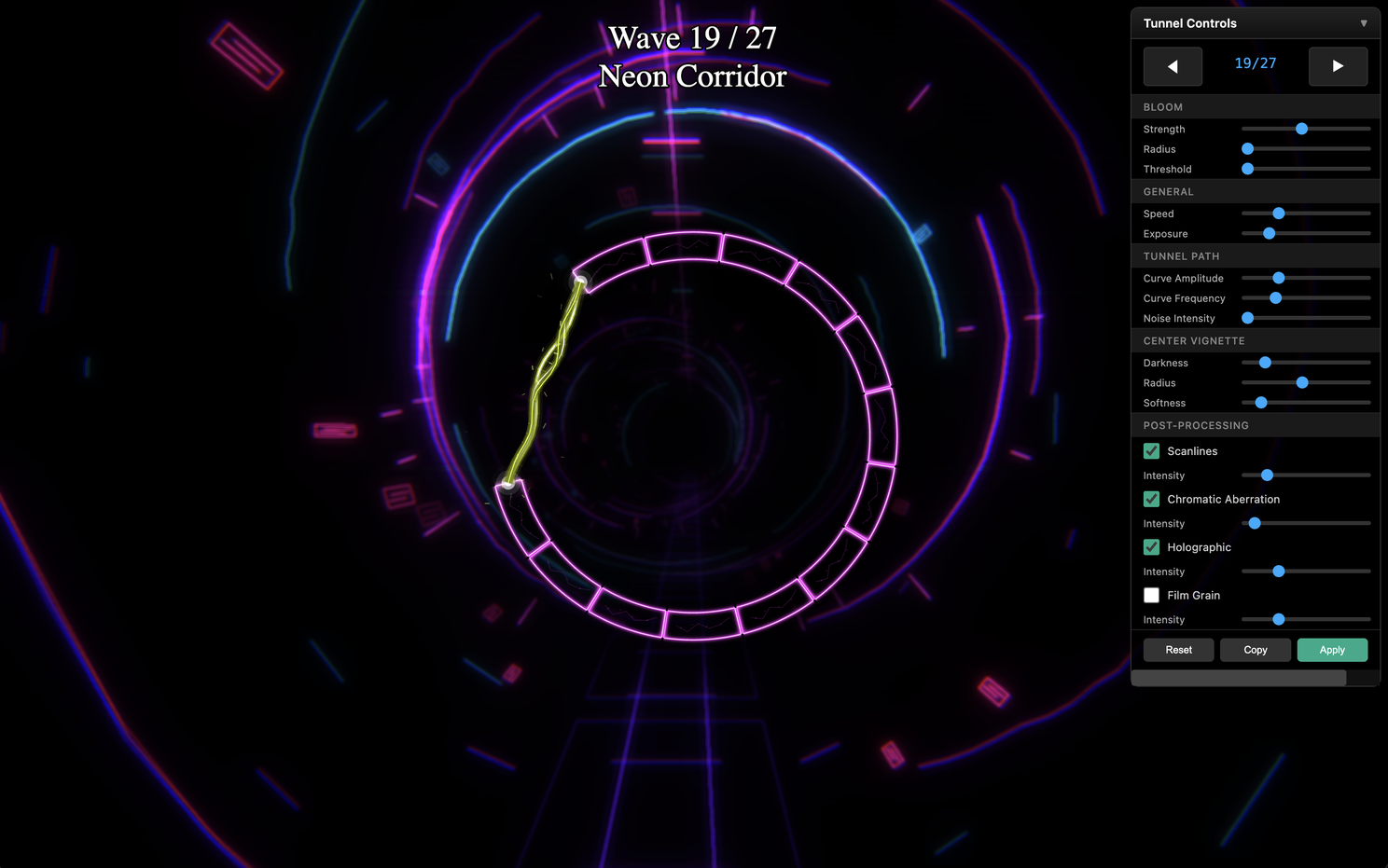
Task: Apply the tunnel configuration
Action: click(1332, 650)
